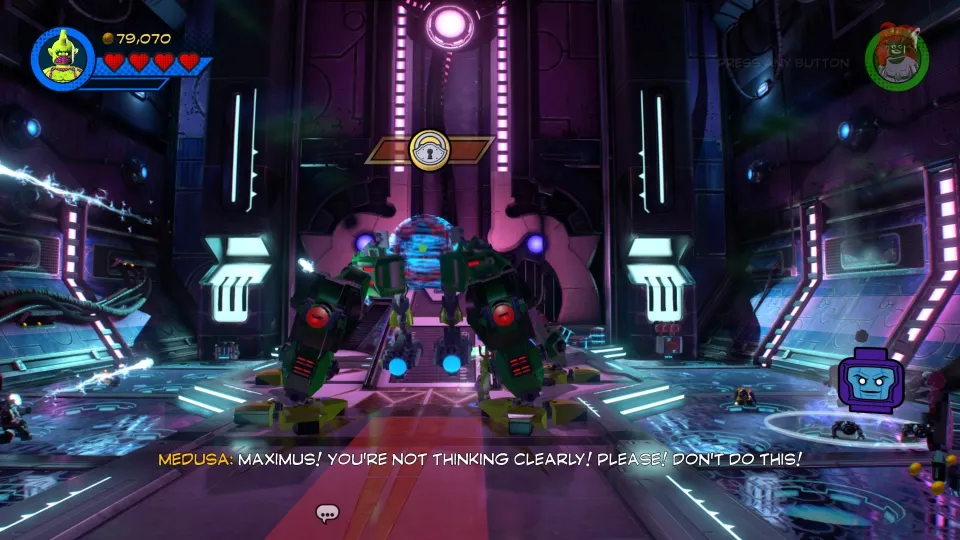The width and height of the screenshot is (960, 540).
Task: Select the player one character portrait
Action: pos(63,59)
